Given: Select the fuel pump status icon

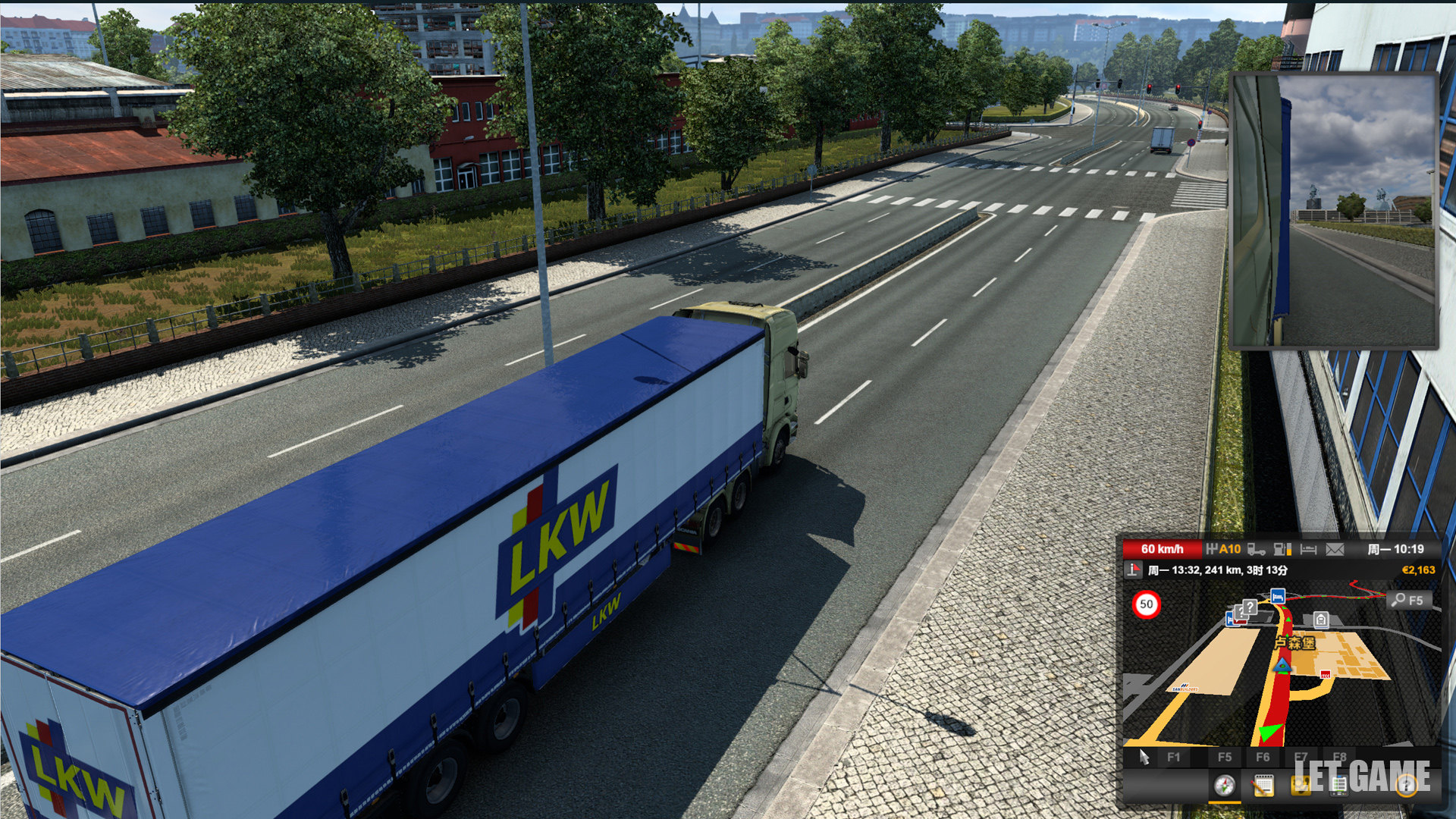Looking at the screenshot, I should point(1282,549).
